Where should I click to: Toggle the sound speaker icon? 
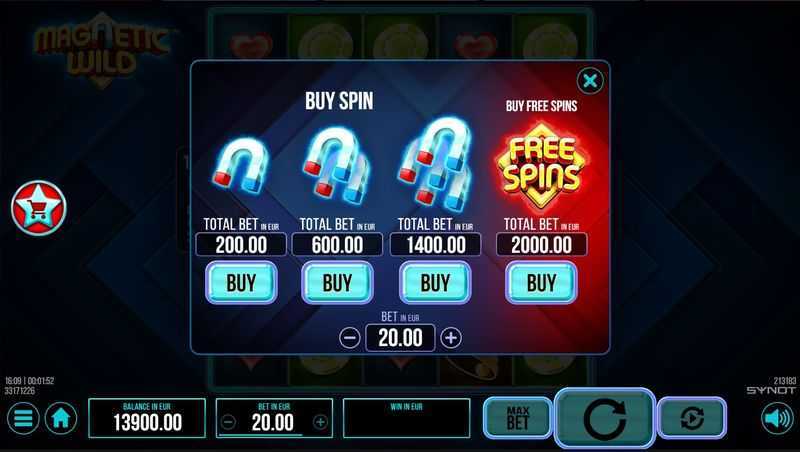click(x=777, y=418)
